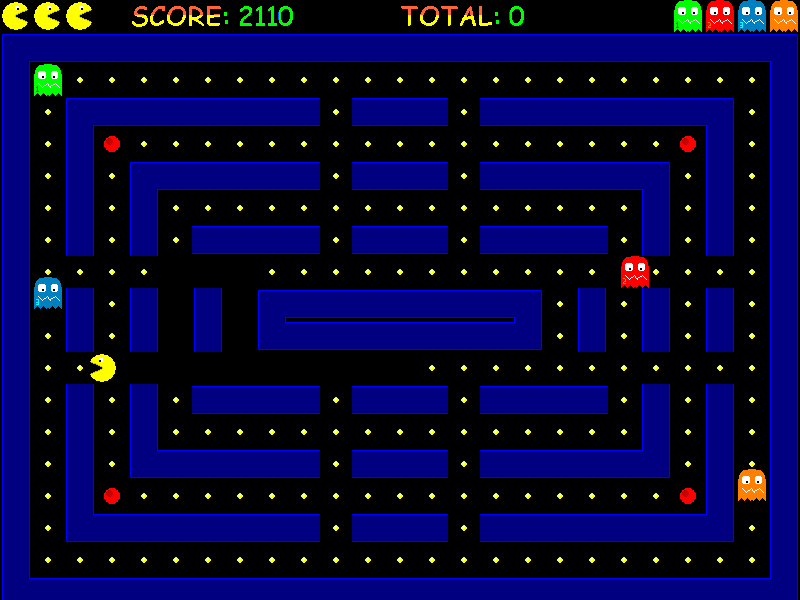Click the green ghost icon in the HUD
Screen dimensions: 800x600
click(688, 16)
